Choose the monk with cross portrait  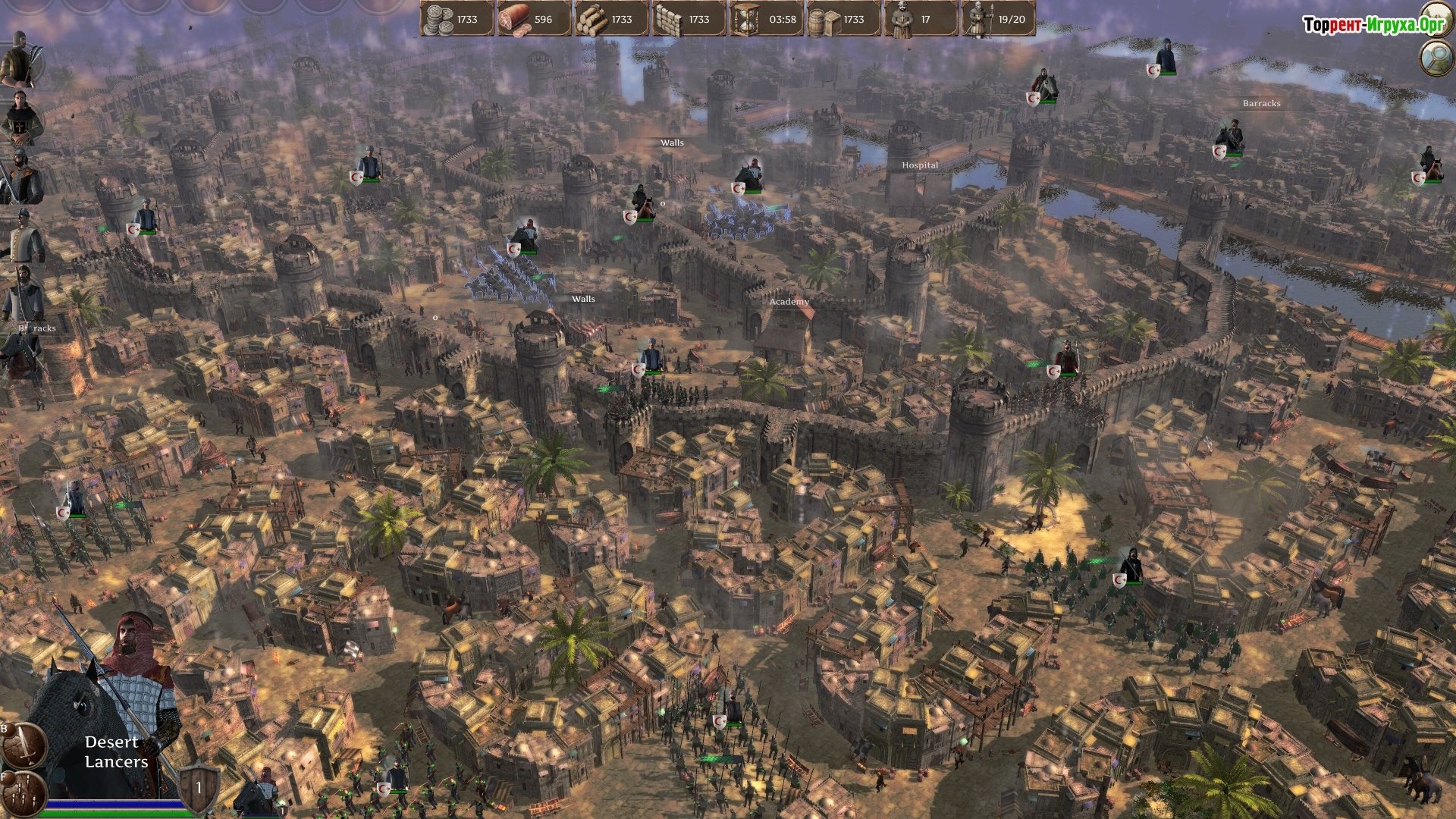[20, 118]
